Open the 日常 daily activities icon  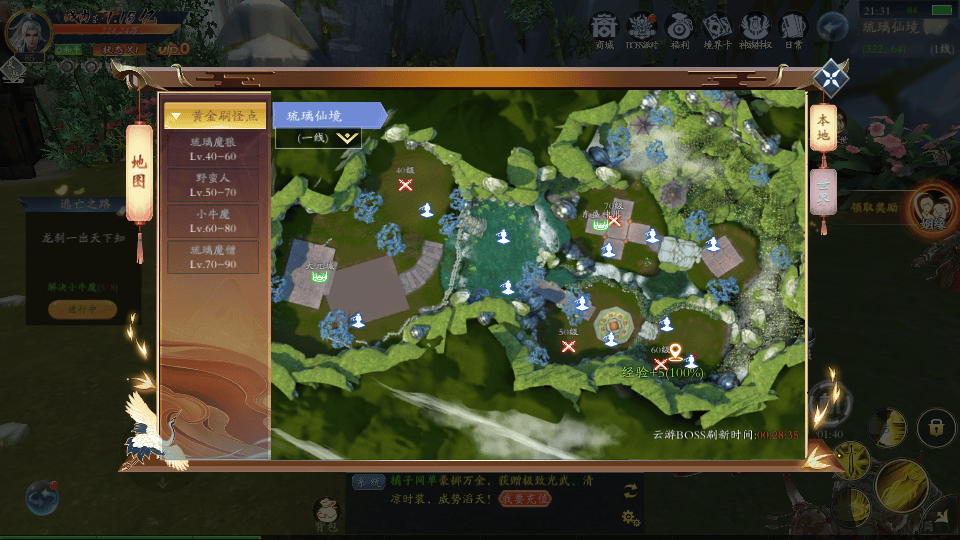(793, 28)
